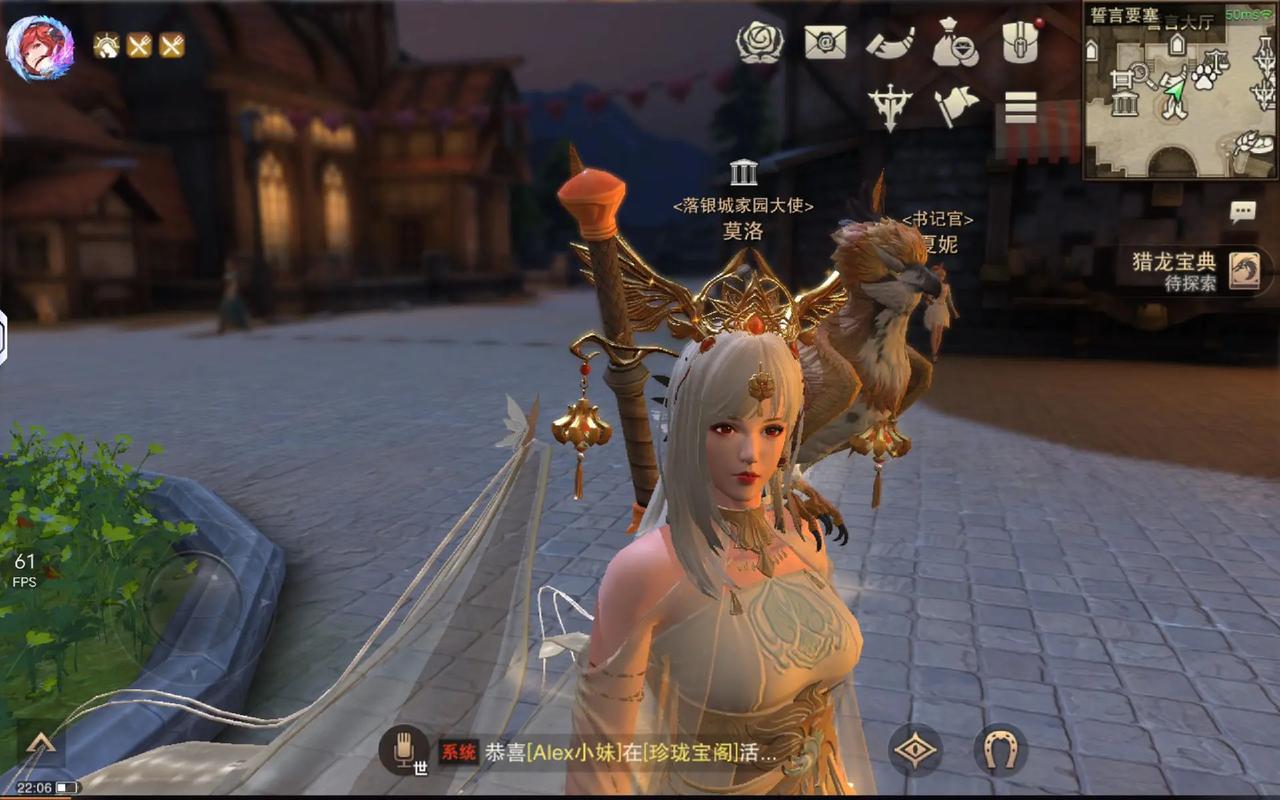
Task: Expand the three-bar main menu
Action: pos(1021,106)
